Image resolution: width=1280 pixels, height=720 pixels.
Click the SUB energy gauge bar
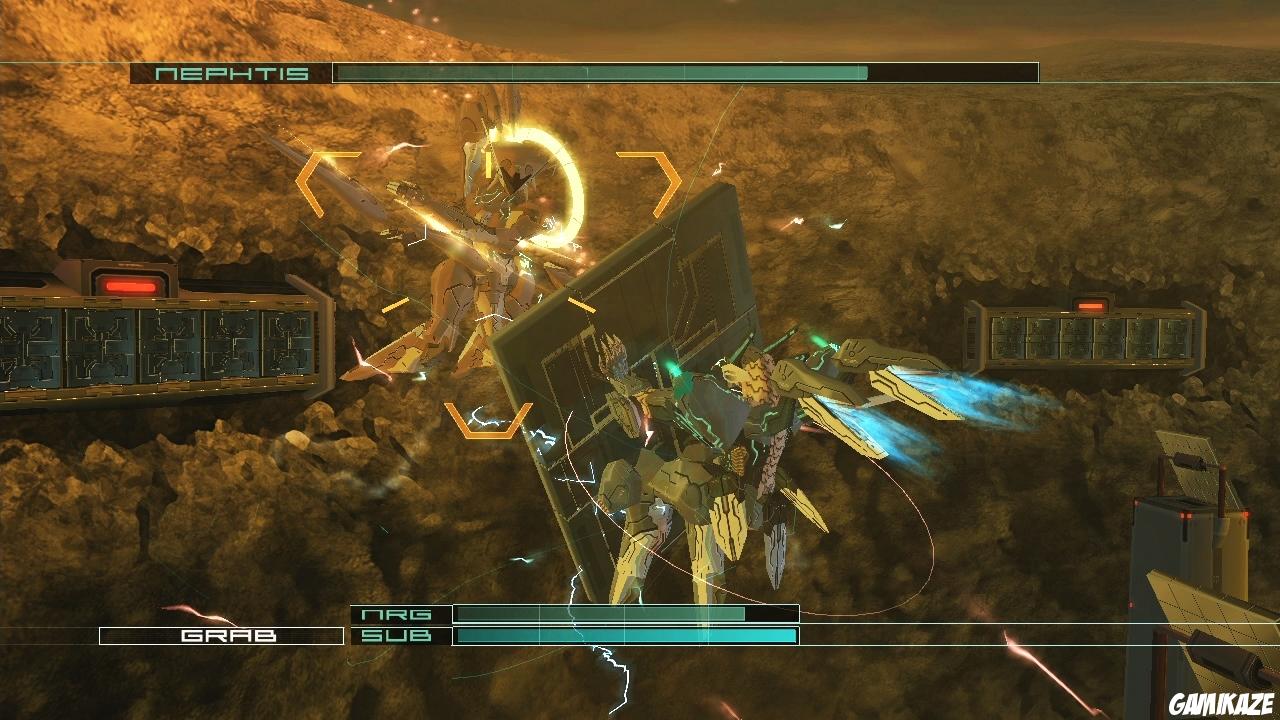[625, 634]
